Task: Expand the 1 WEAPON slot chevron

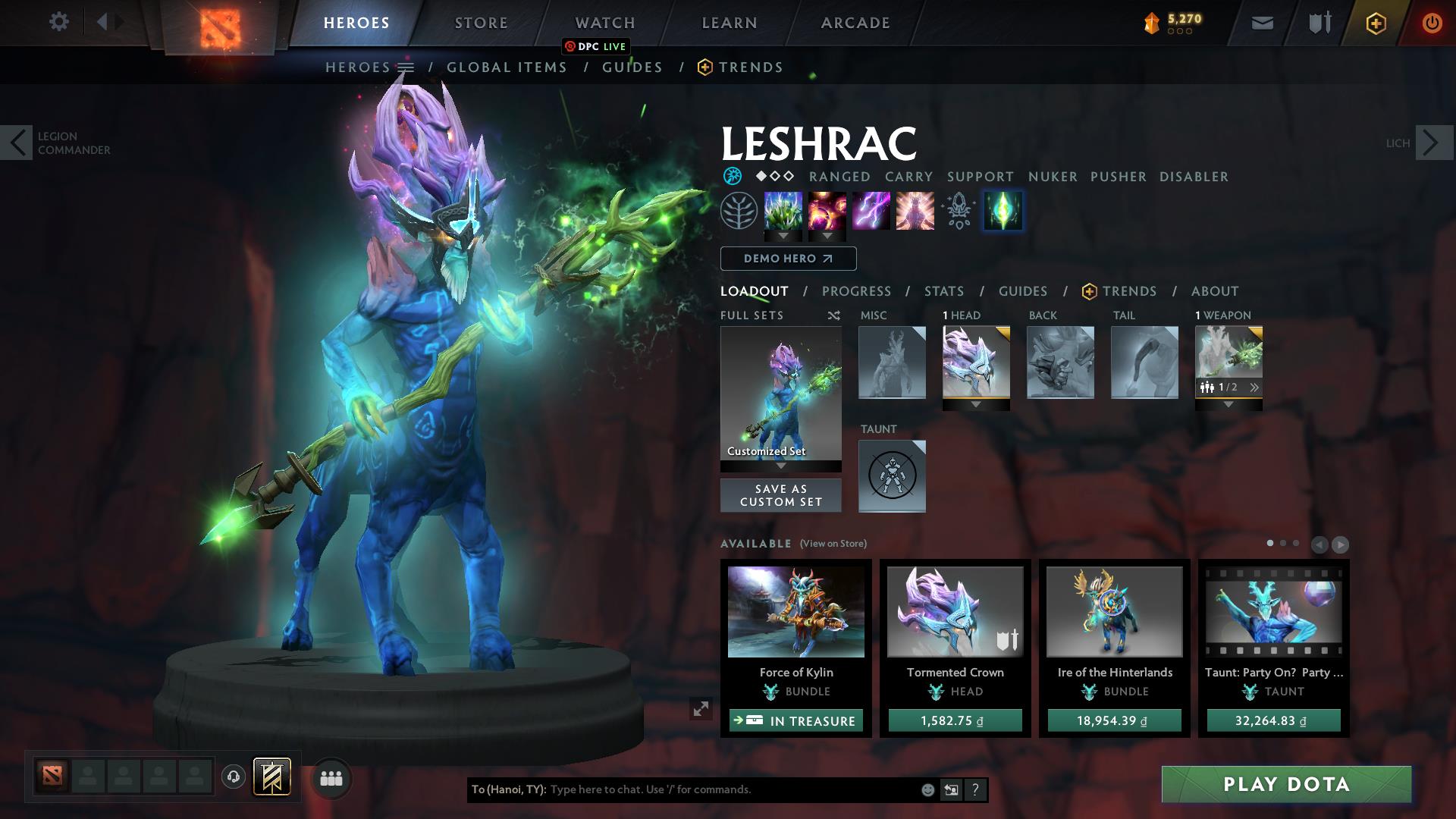Action: click(1255, 387)
